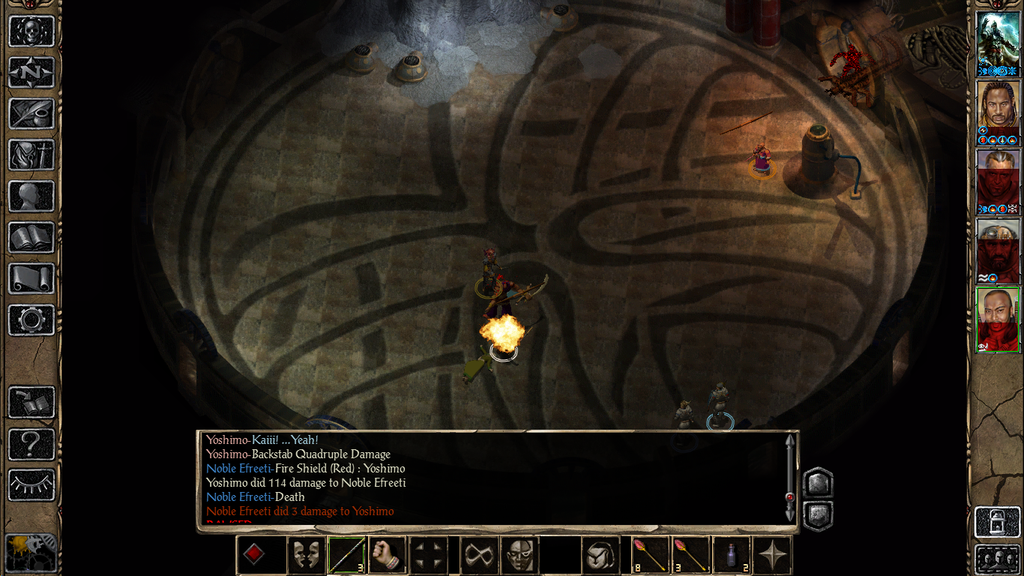This screenshot has height=576, width=1024.
Task: Open special abilities with the star button
Action: coord(773,555)
